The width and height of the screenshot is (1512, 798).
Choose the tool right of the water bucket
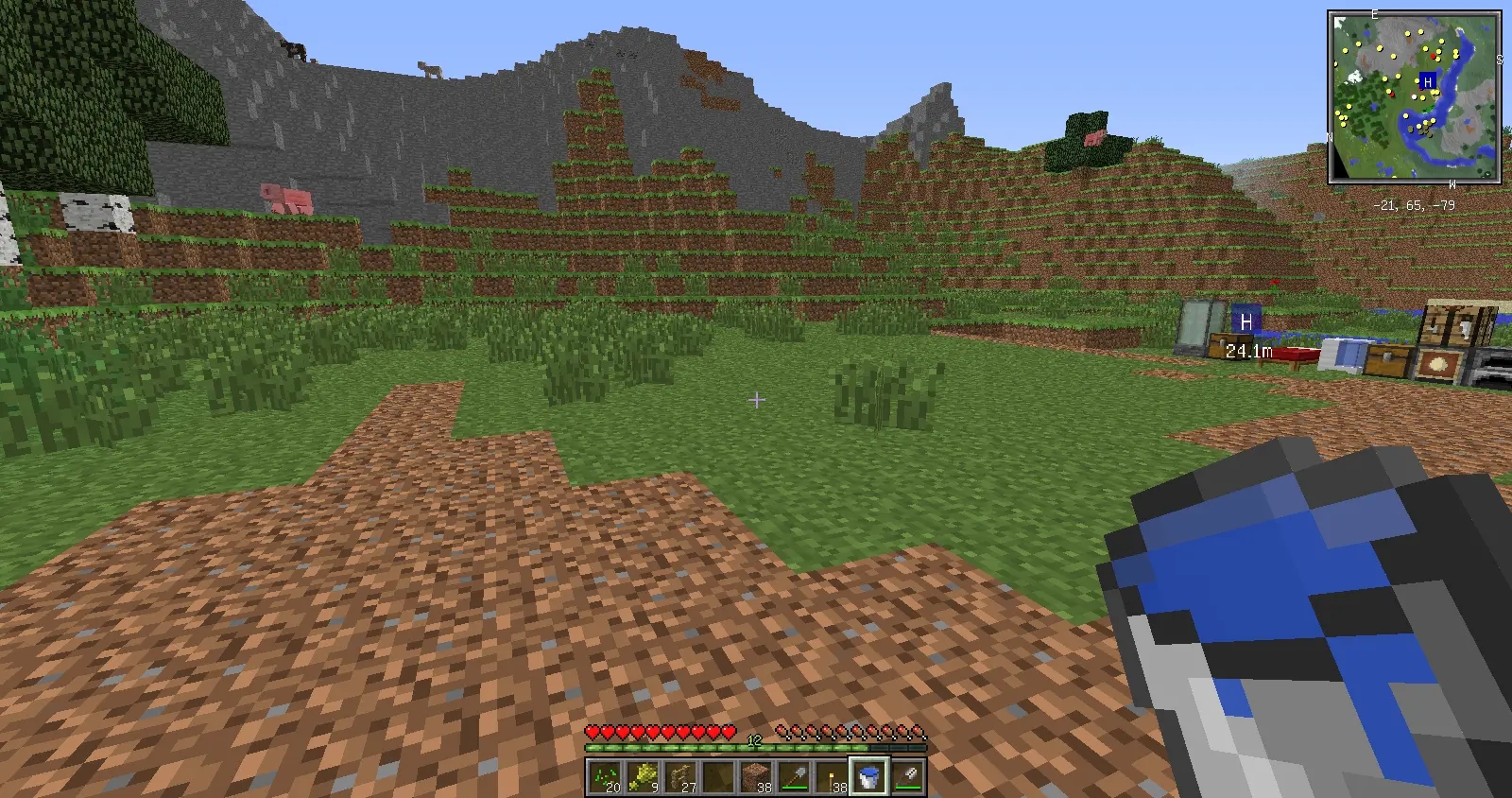pyautogui.click(x=907, y=777)
